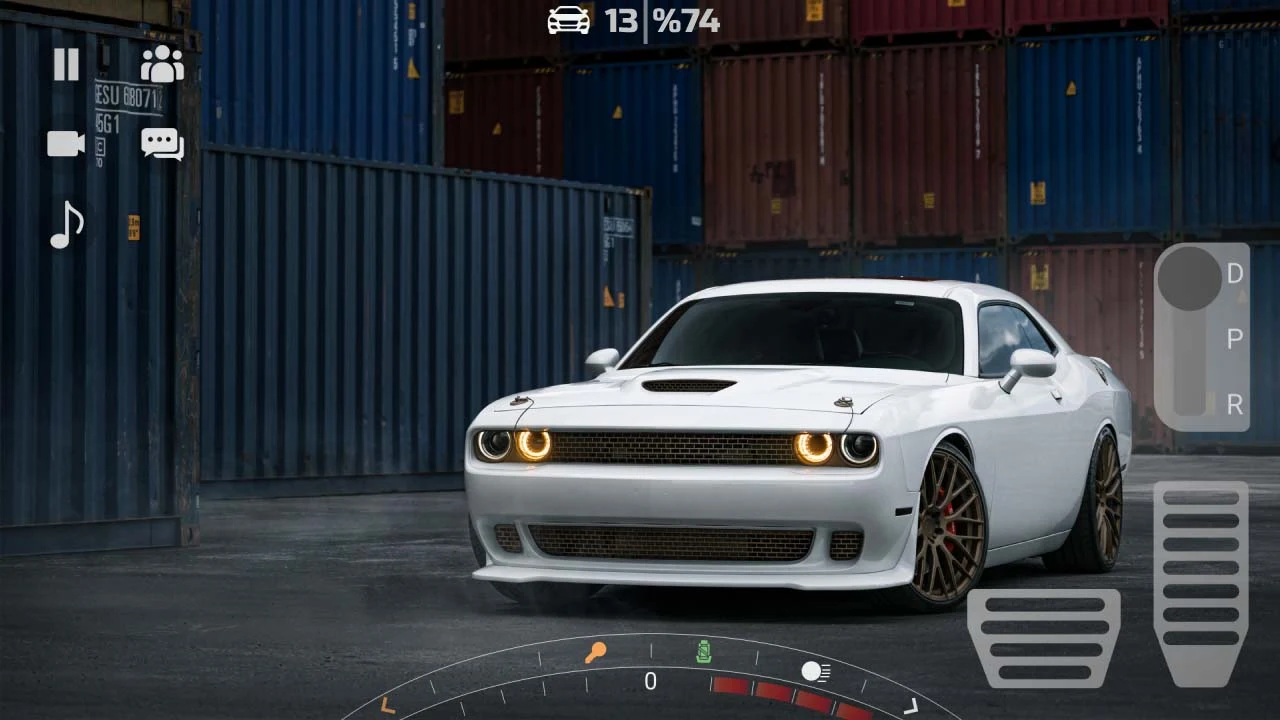Set the gear selector to P
This screenshot has width=1280, height=720.
(1235, 339)
